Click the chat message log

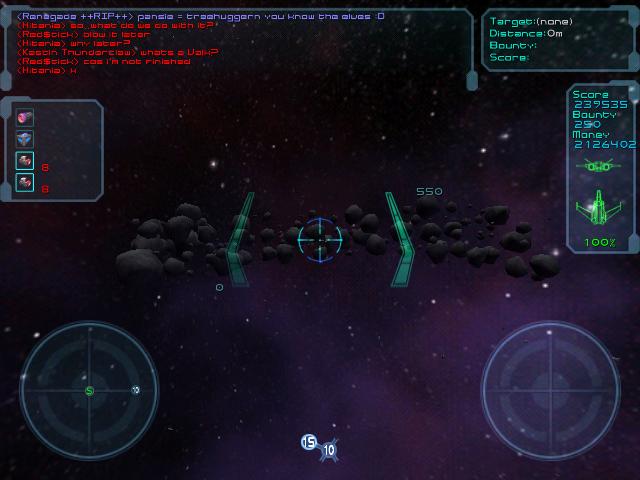240,42
